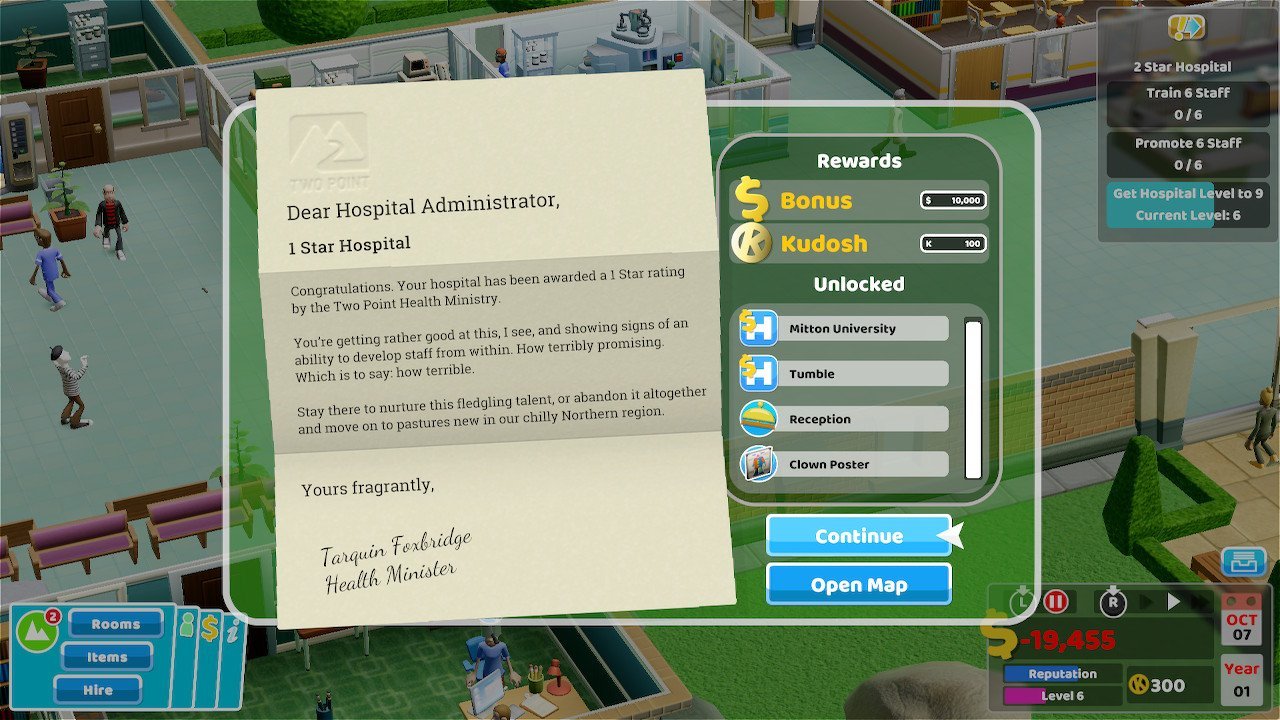Click the calendar date display

click(x=1241, y=626)
